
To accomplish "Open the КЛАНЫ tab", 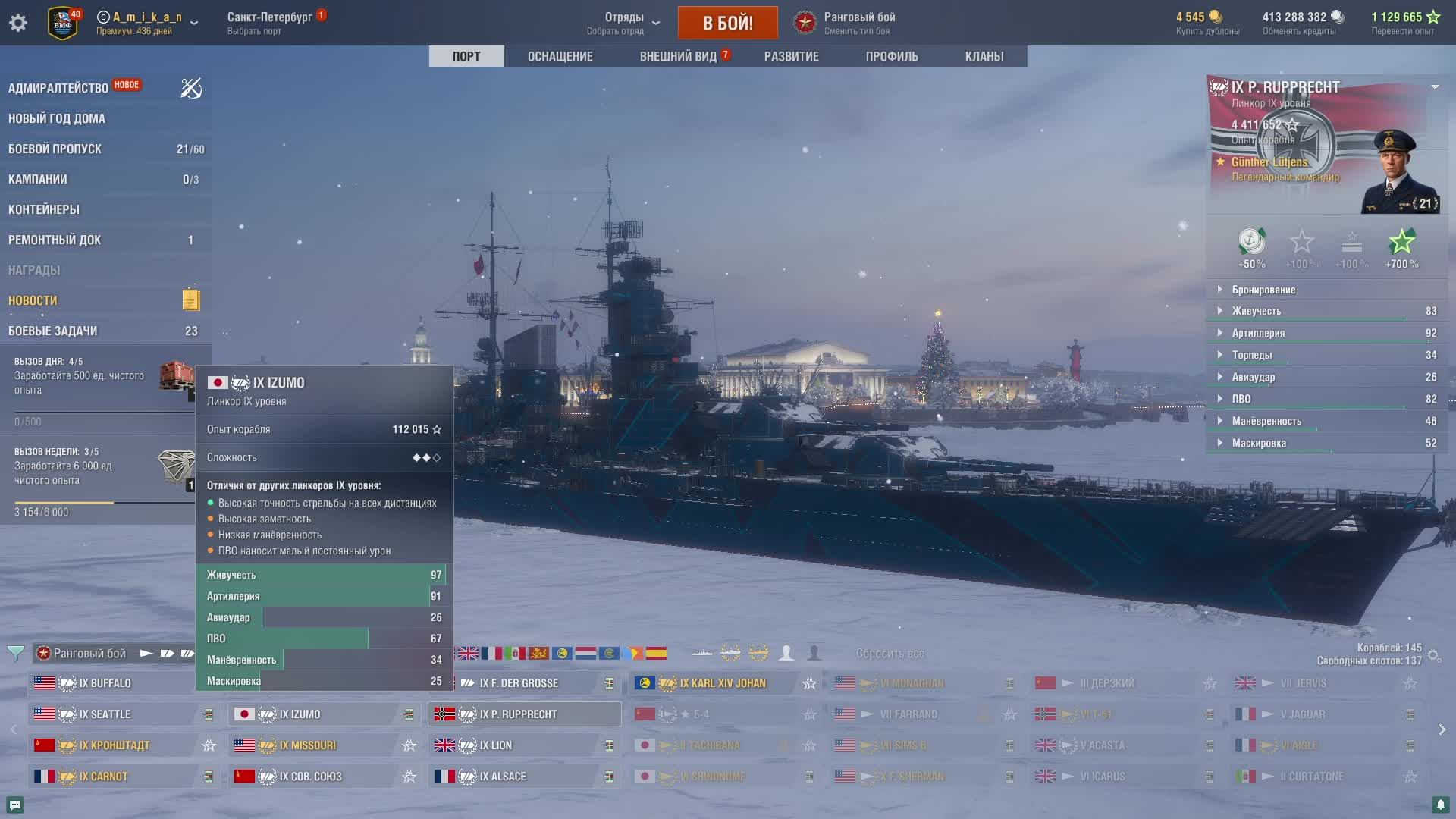I will point(984,56).
